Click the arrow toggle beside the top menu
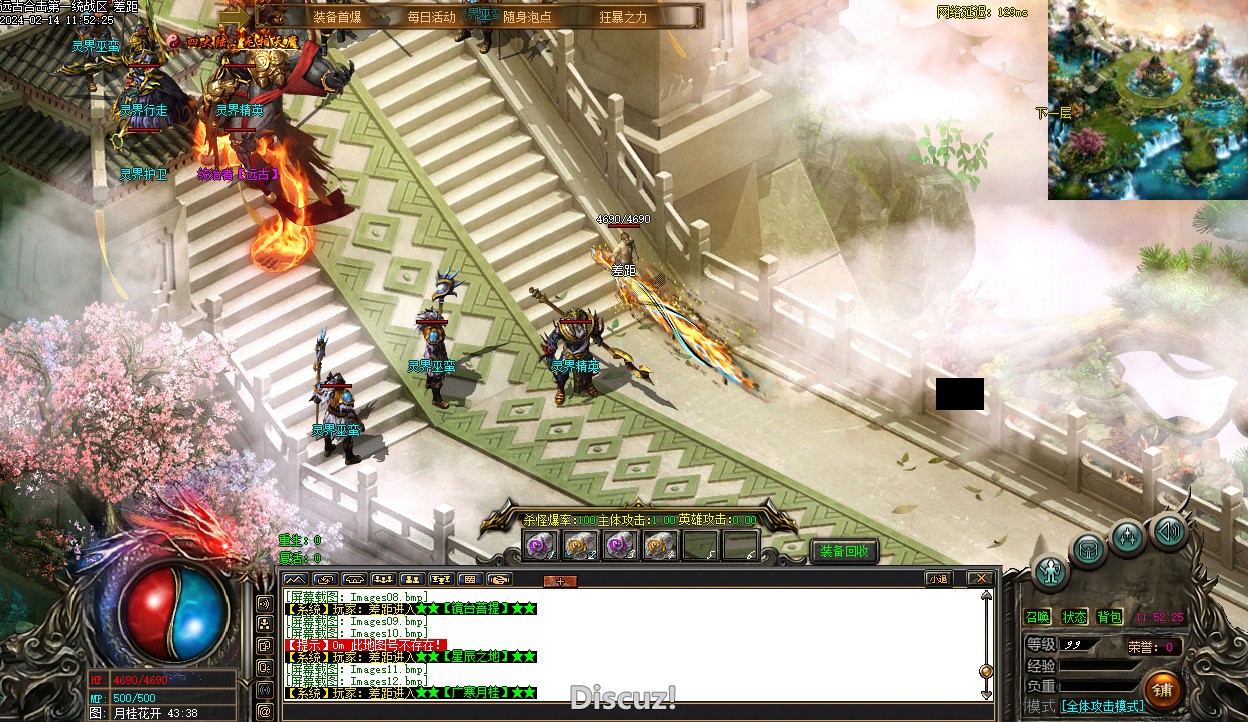Viewport: 1248px width, 722px height. click(x=235, y=17)
